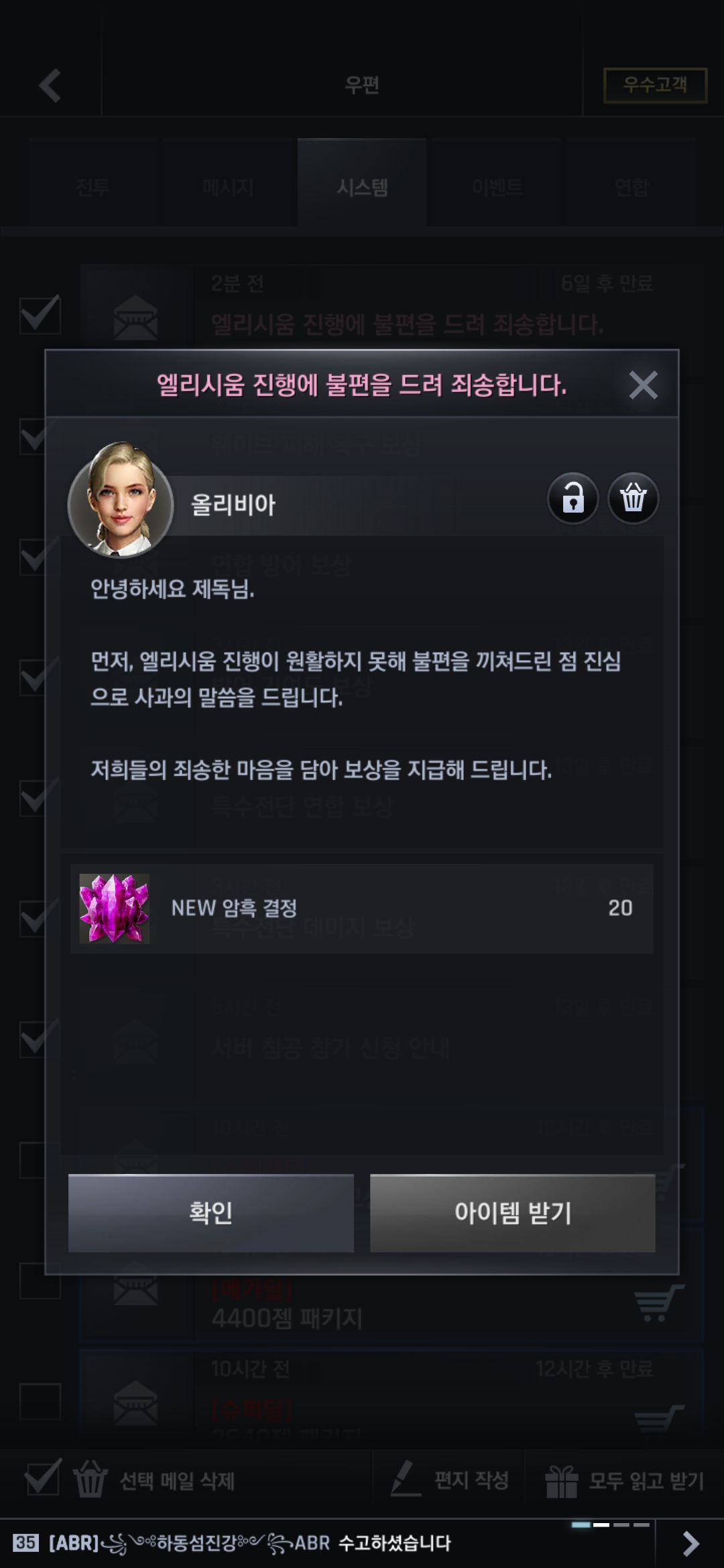Viewport: 724px width, 1568px height.
Task: Expand the chat with the bottom-right arrow
Action: pos(690,1543)
